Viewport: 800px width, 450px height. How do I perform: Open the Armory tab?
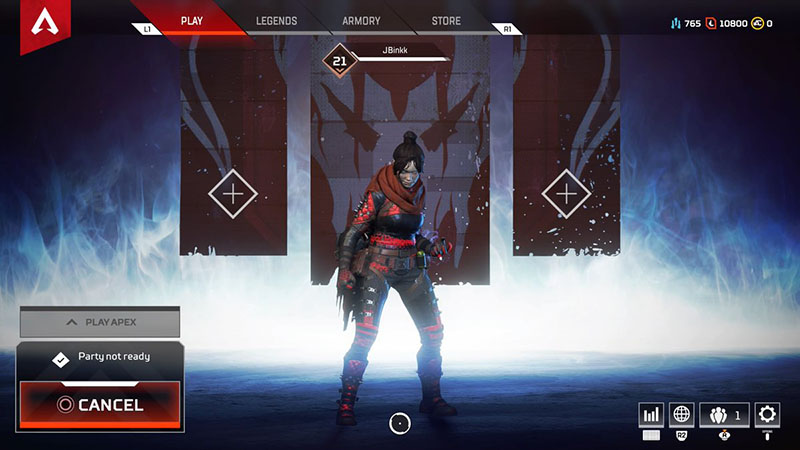pos(361,20)
